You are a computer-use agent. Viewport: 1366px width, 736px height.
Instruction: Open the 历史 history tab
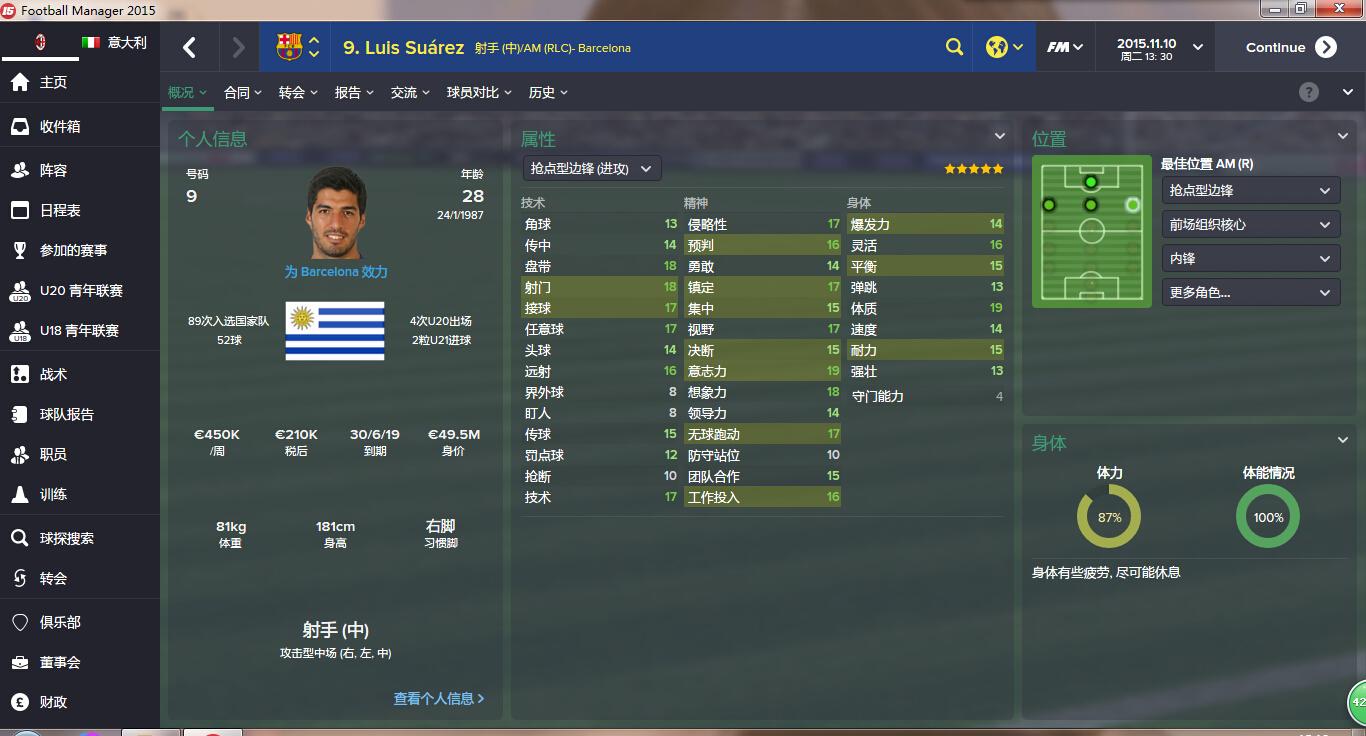click(548, 93)
